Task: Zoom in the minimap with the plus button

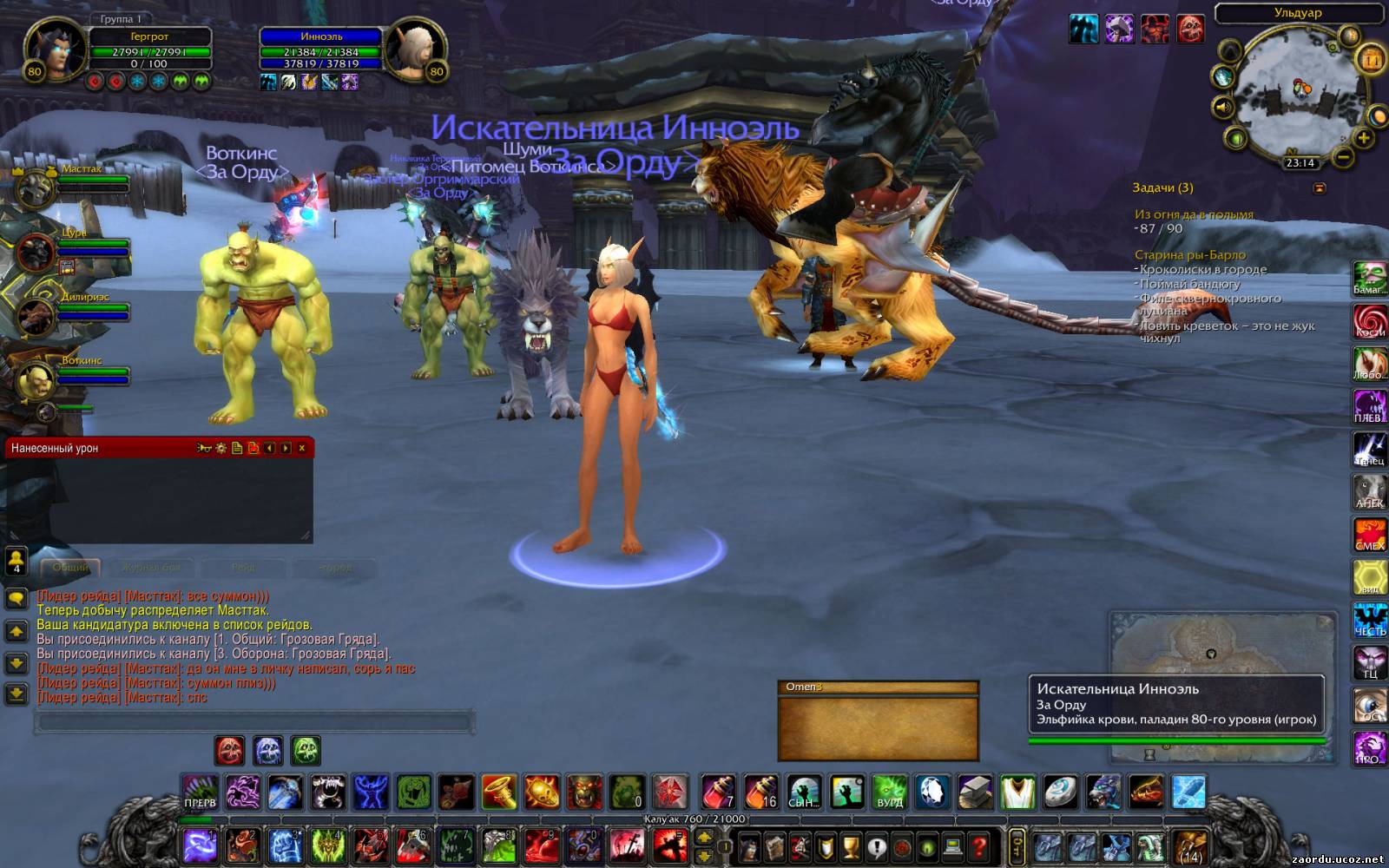Action: 1363,138
